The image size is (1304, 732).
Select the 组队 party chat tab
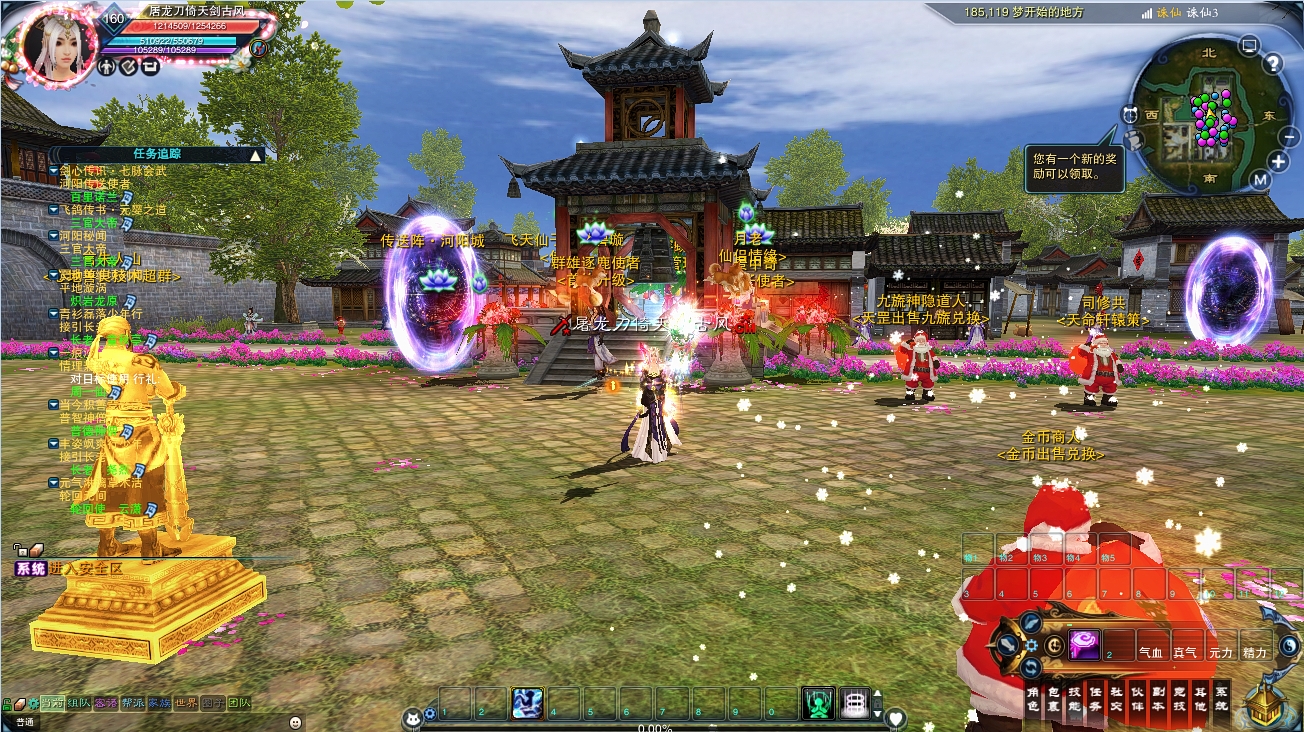pyautogui.click(x=80, y=703)
